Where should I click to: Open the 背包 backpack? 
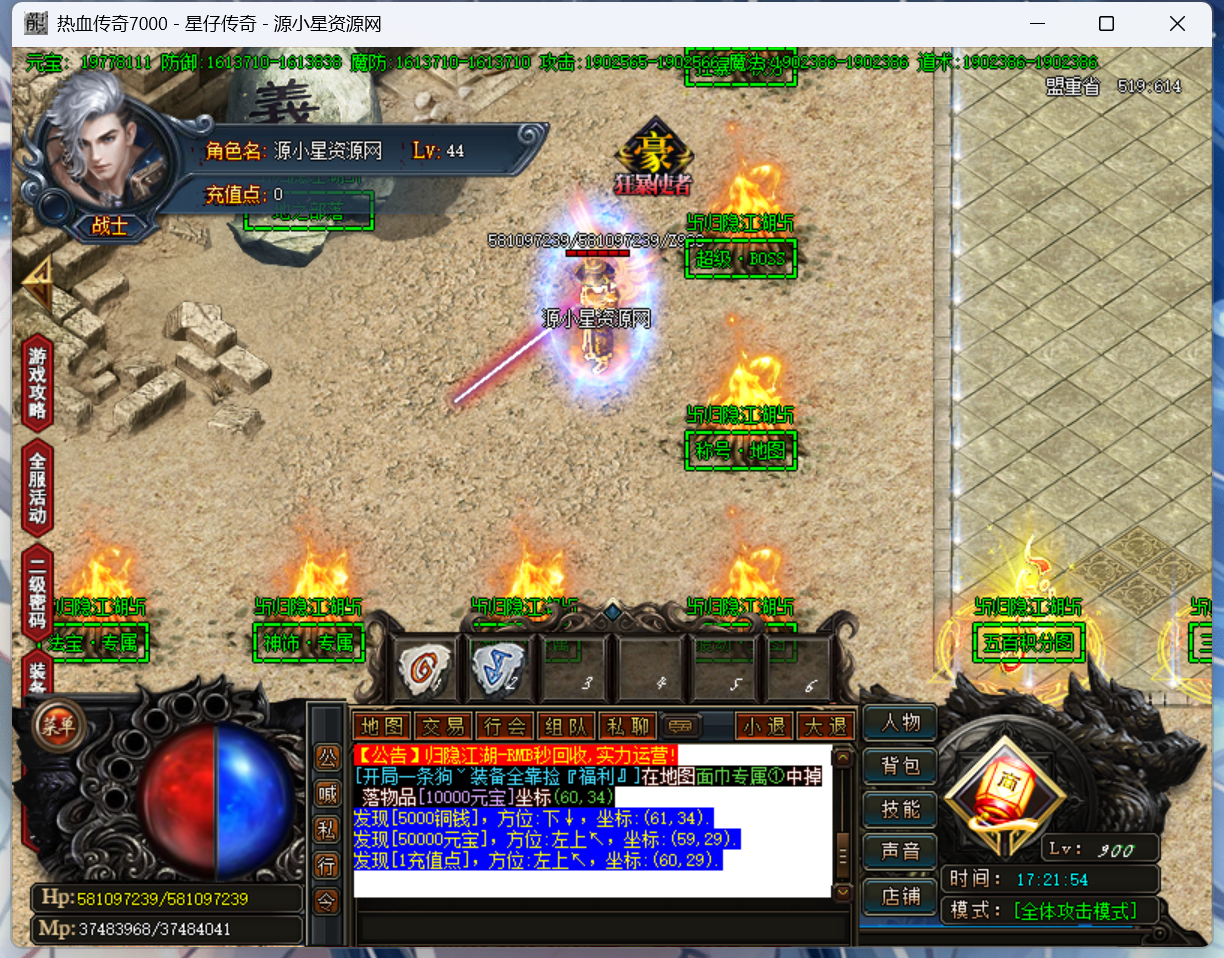pyautogui.click(x=900, y=766)
